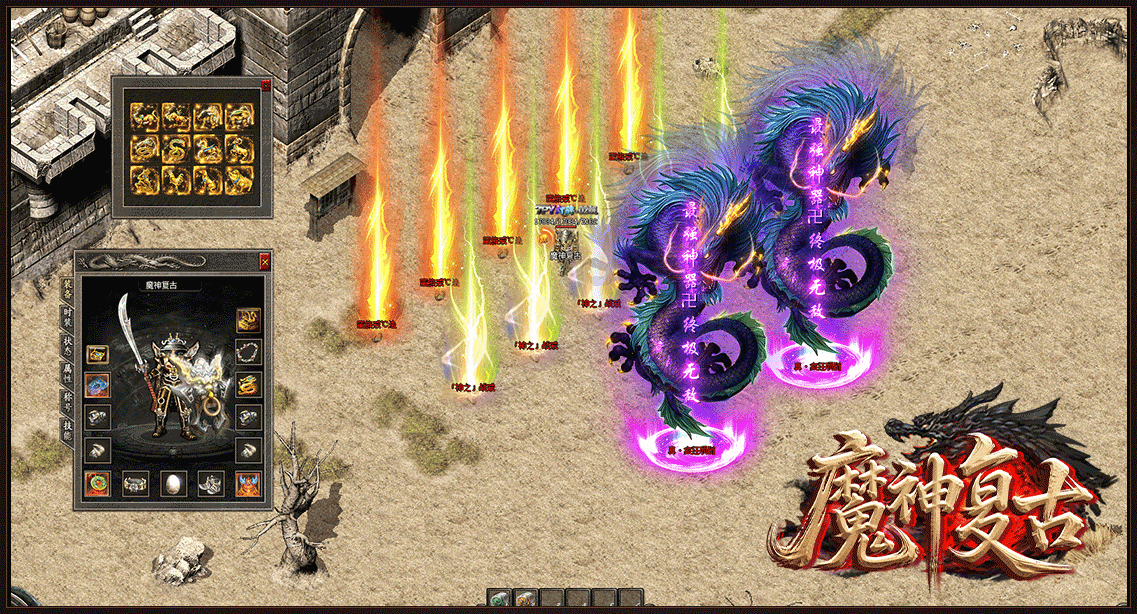This screenshot has width=1137, height=614.
Task: Select the golden horse zodiac icon
Action: pos(208,150)
